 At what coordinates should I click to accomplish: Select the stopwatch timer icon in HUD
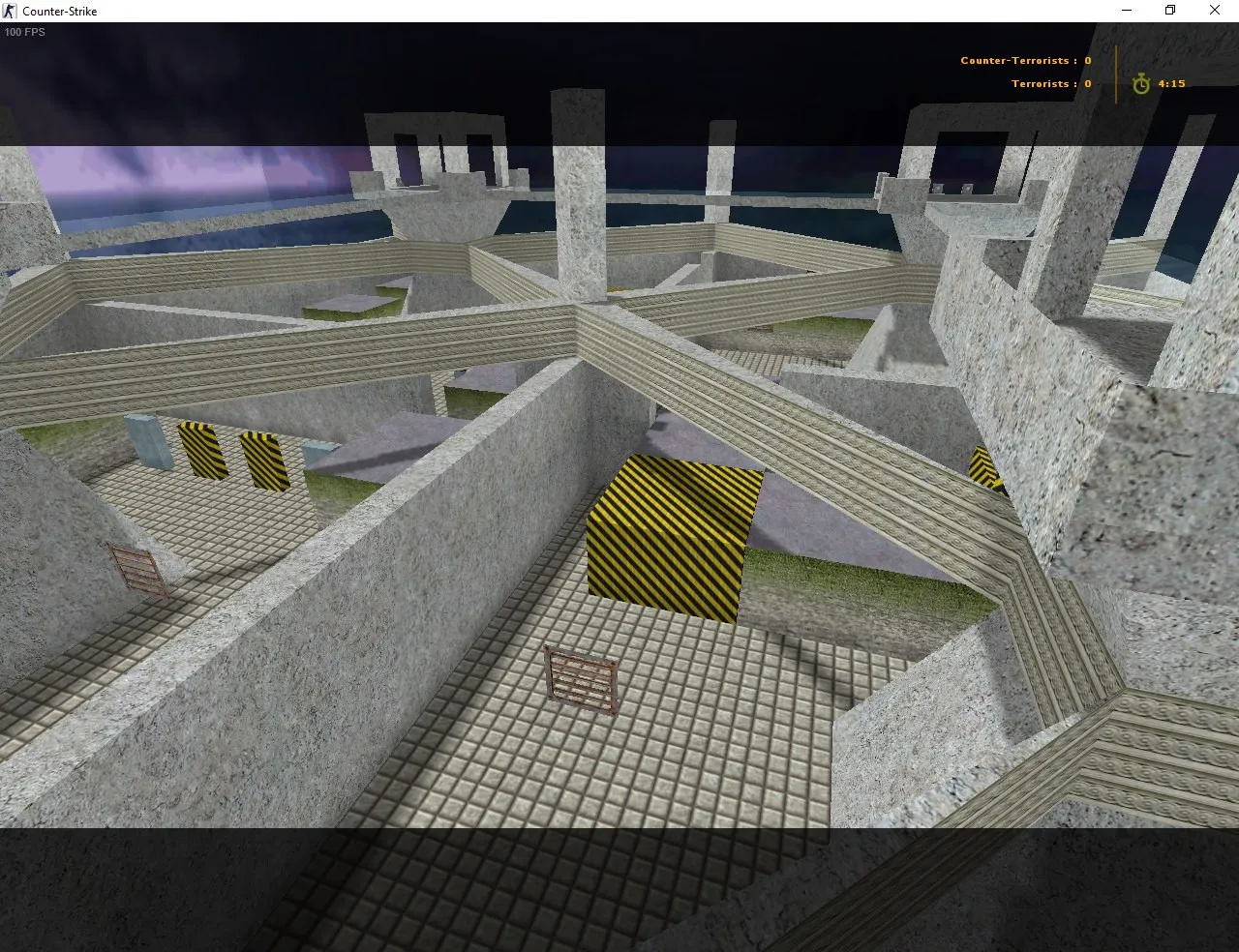(1140, 84)
